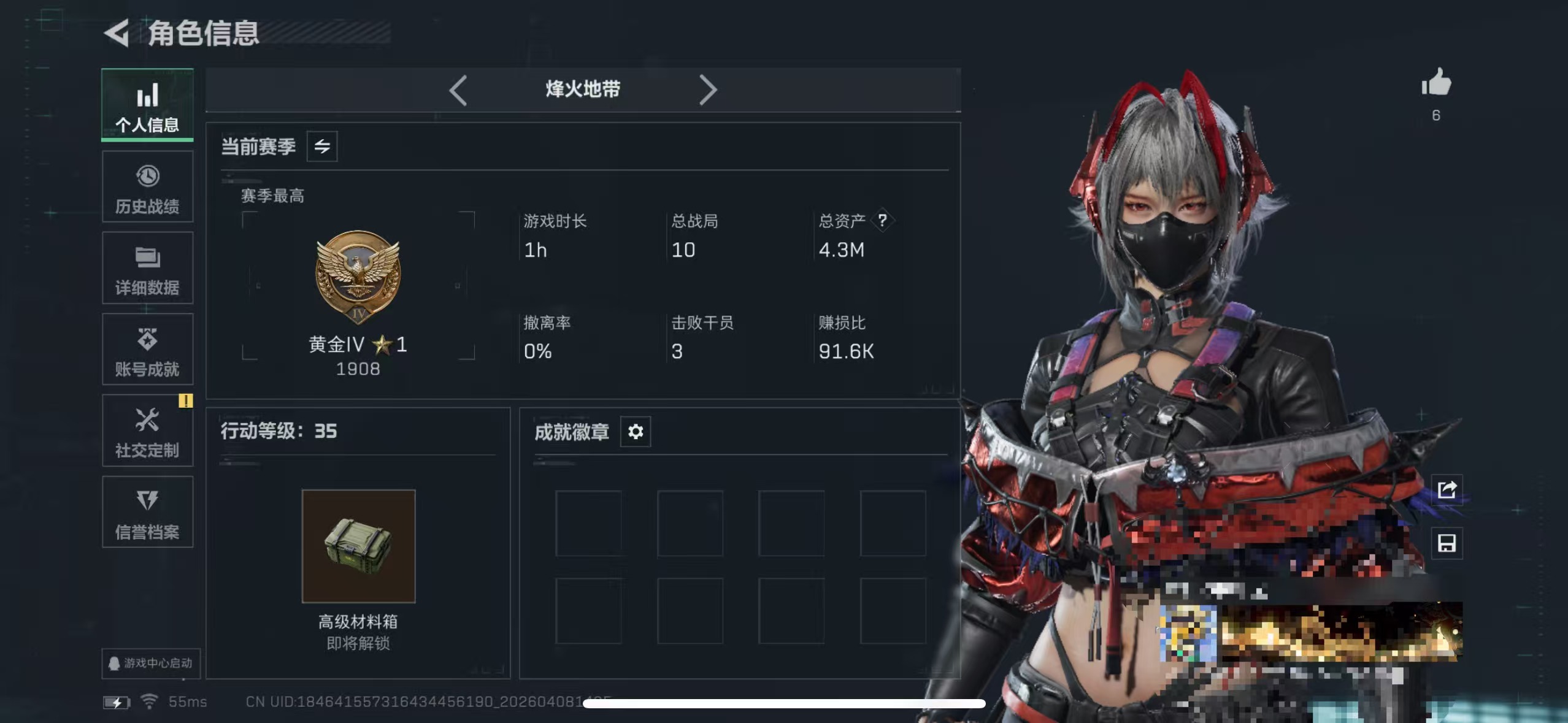Give a thumbs-up like to this profile

1436,83
